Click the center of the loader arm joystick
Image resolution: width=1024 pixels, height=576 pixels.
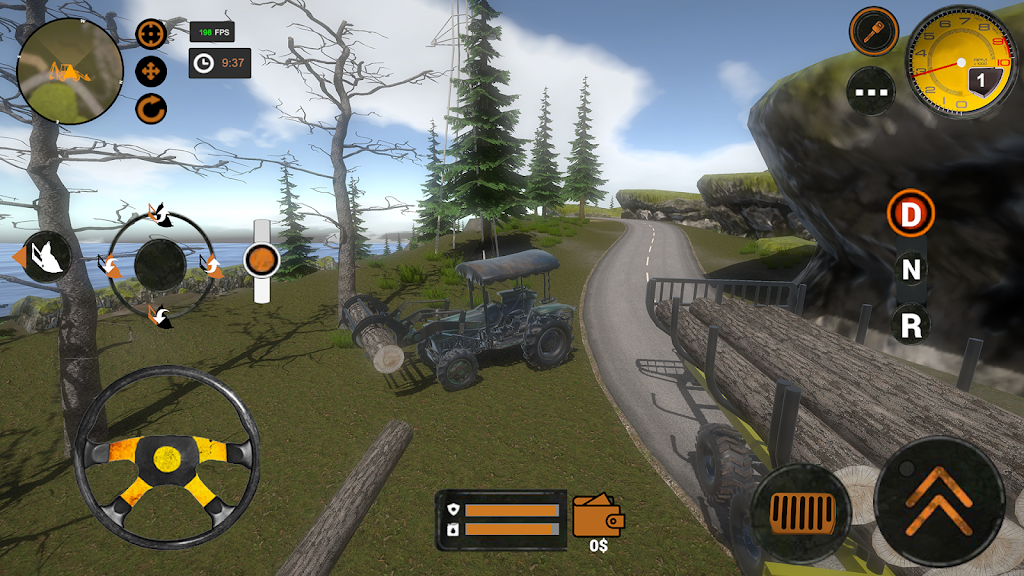point(160,265)
